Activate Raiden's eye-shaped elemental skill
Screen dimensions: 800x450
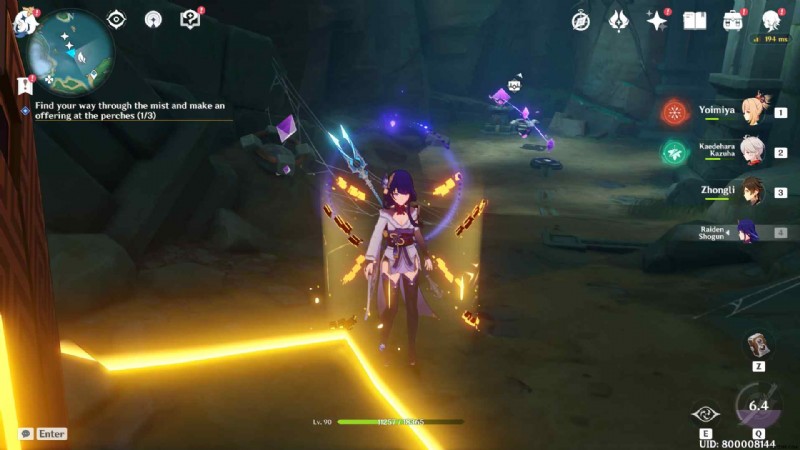click(704, 415)
